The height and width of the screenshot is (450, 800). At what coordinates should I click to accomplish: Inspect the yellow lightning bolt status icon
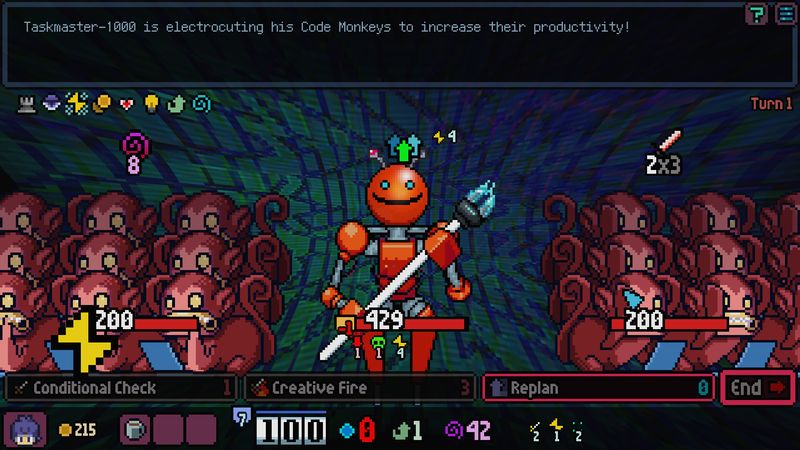coord(77,103)
